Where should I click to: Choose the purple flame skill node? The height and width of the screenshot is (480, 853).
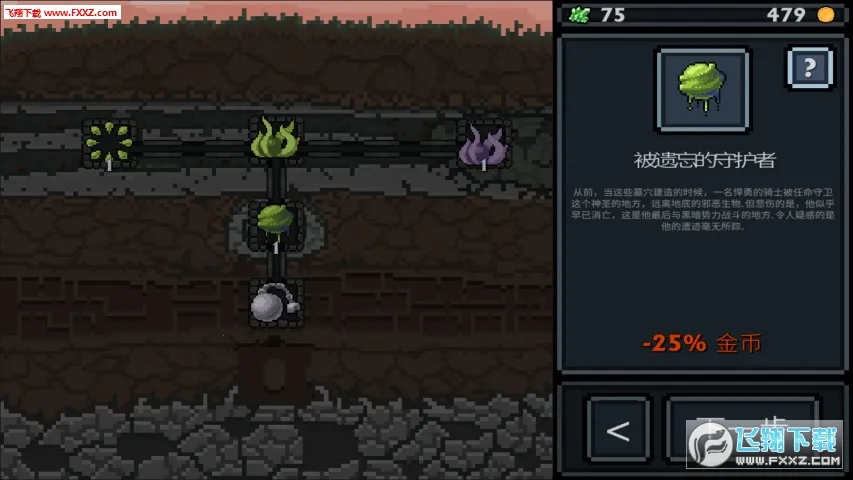[x=483, y=145]
